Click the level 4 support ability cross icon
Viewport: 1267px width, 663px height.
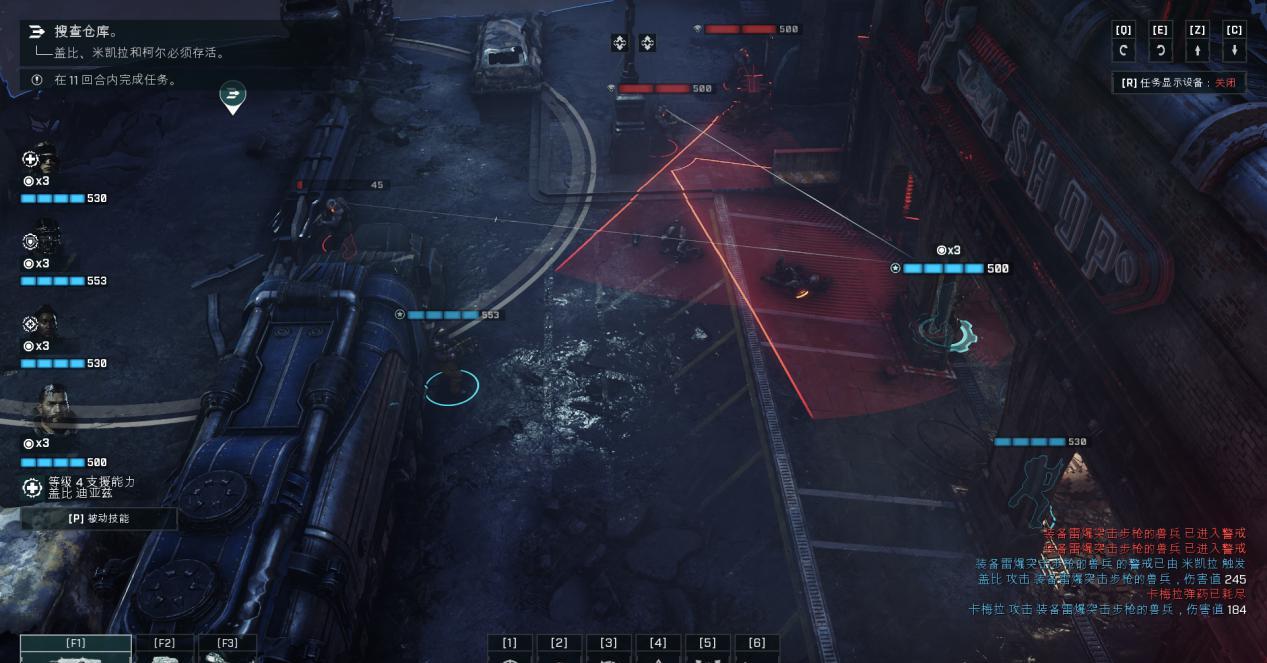tap(32, 488)
